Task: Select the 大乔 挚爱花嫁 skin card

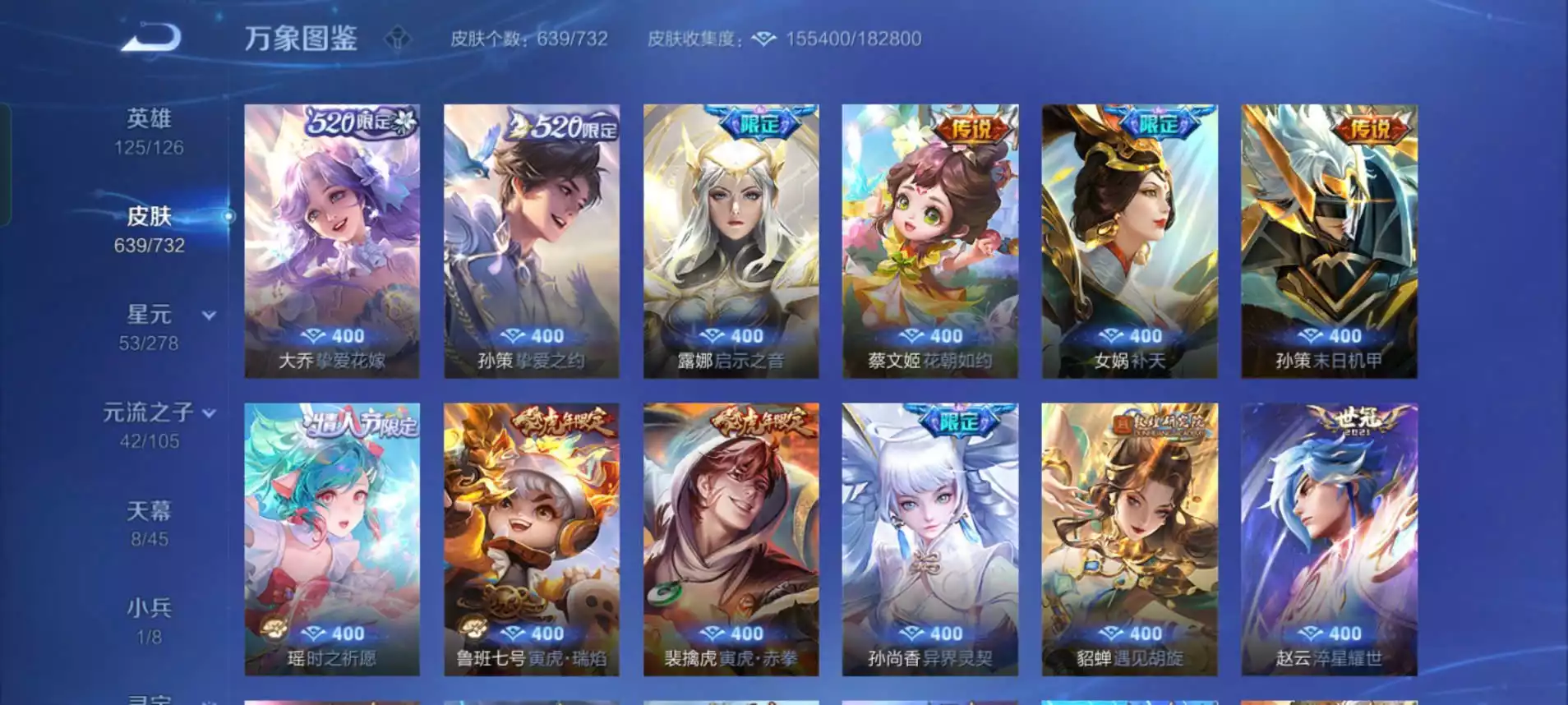Action: point(332,241)
